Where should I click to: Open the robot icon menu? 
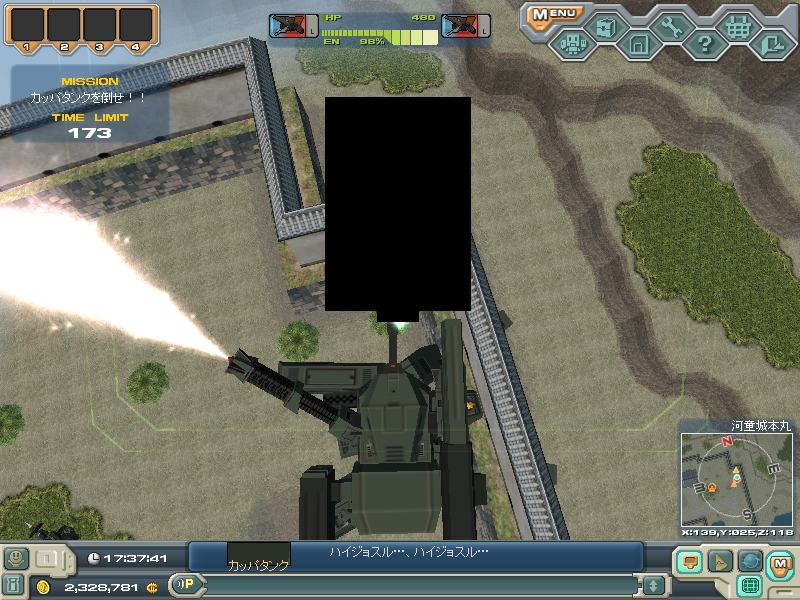(x=573, y=44)
